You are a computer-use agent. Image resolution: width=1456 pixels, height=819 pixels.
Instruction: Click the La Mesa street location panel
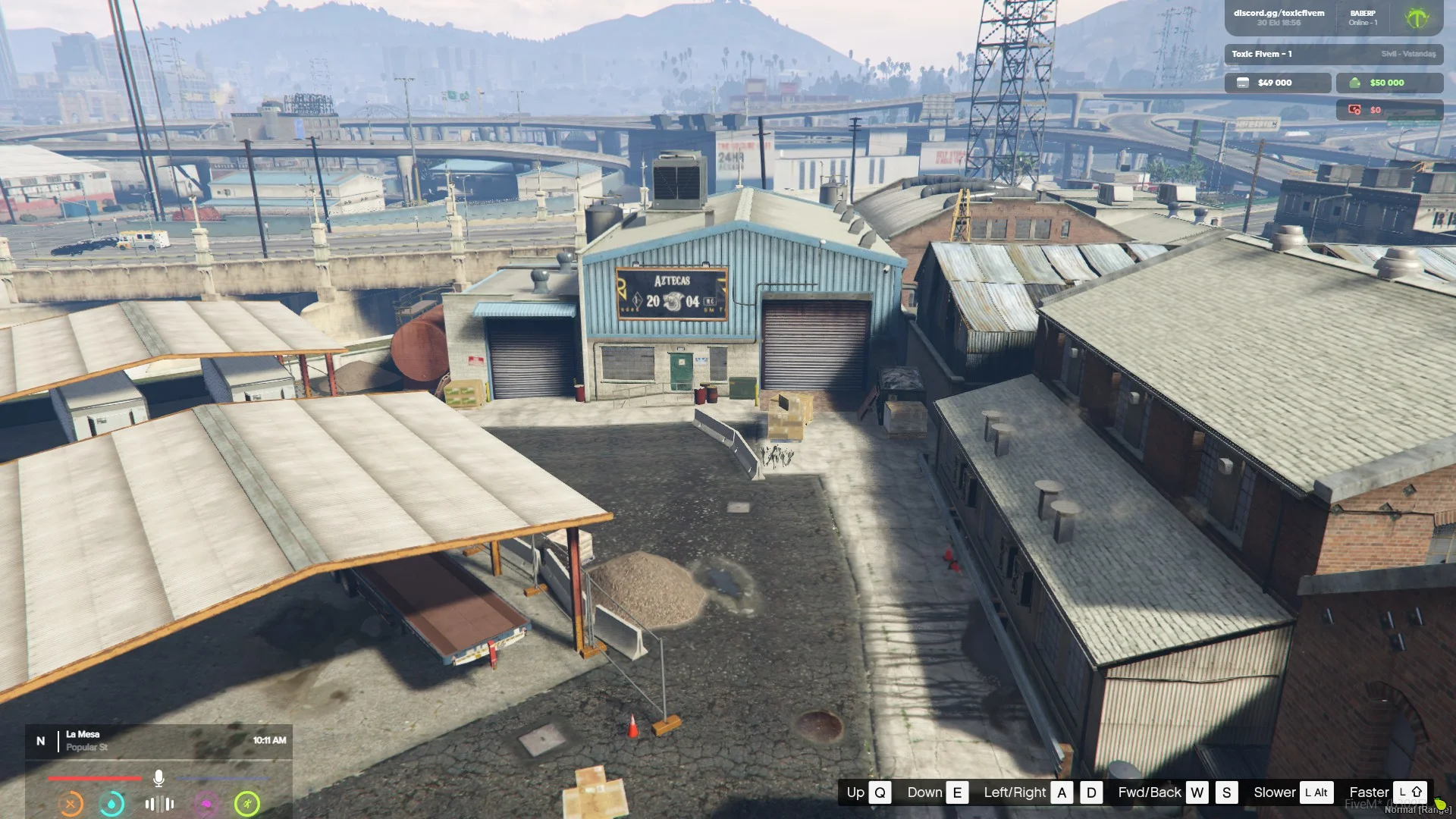(158, 740)
